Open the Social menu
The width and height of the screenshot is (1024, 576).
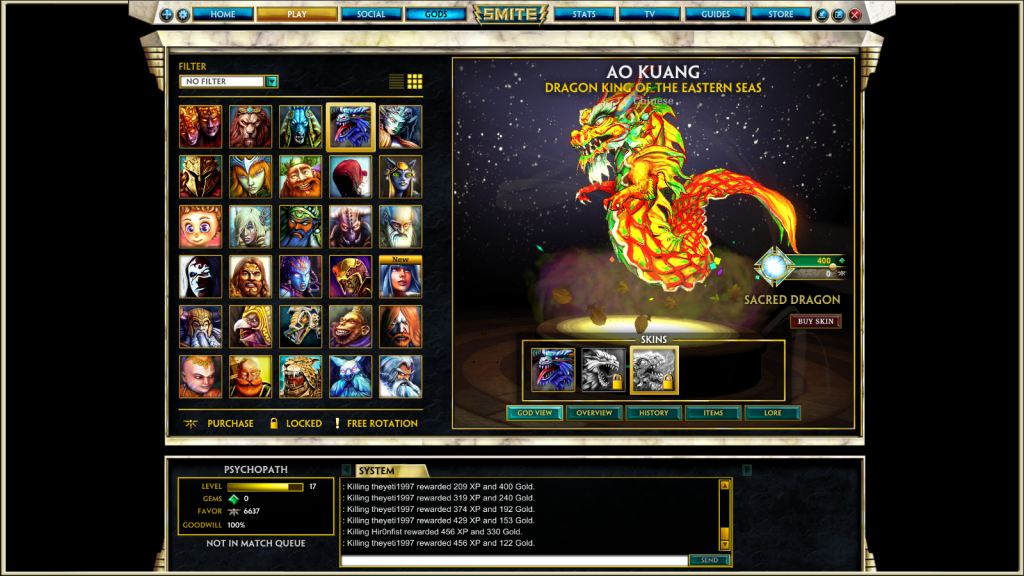pyautogui.click(x=370, y=14)
